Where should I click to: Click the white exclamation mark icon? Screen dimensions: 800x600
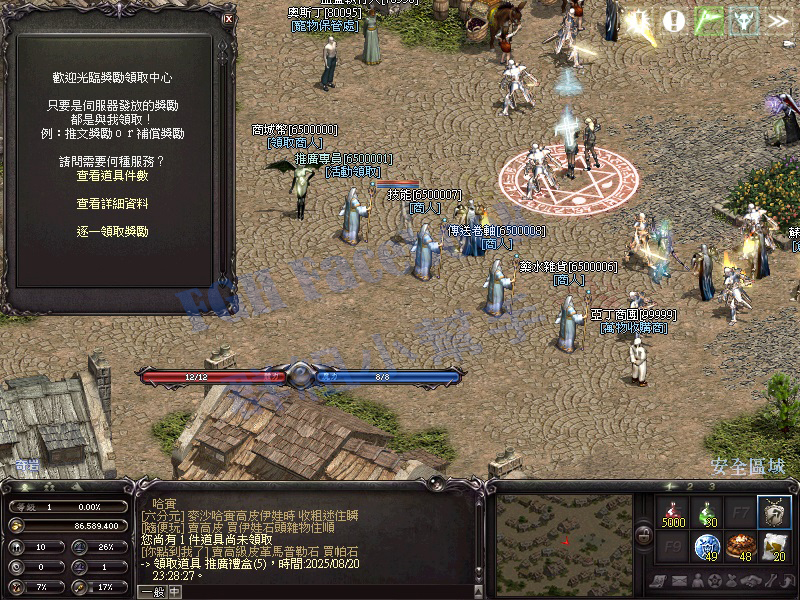click(x=675, y=20)
